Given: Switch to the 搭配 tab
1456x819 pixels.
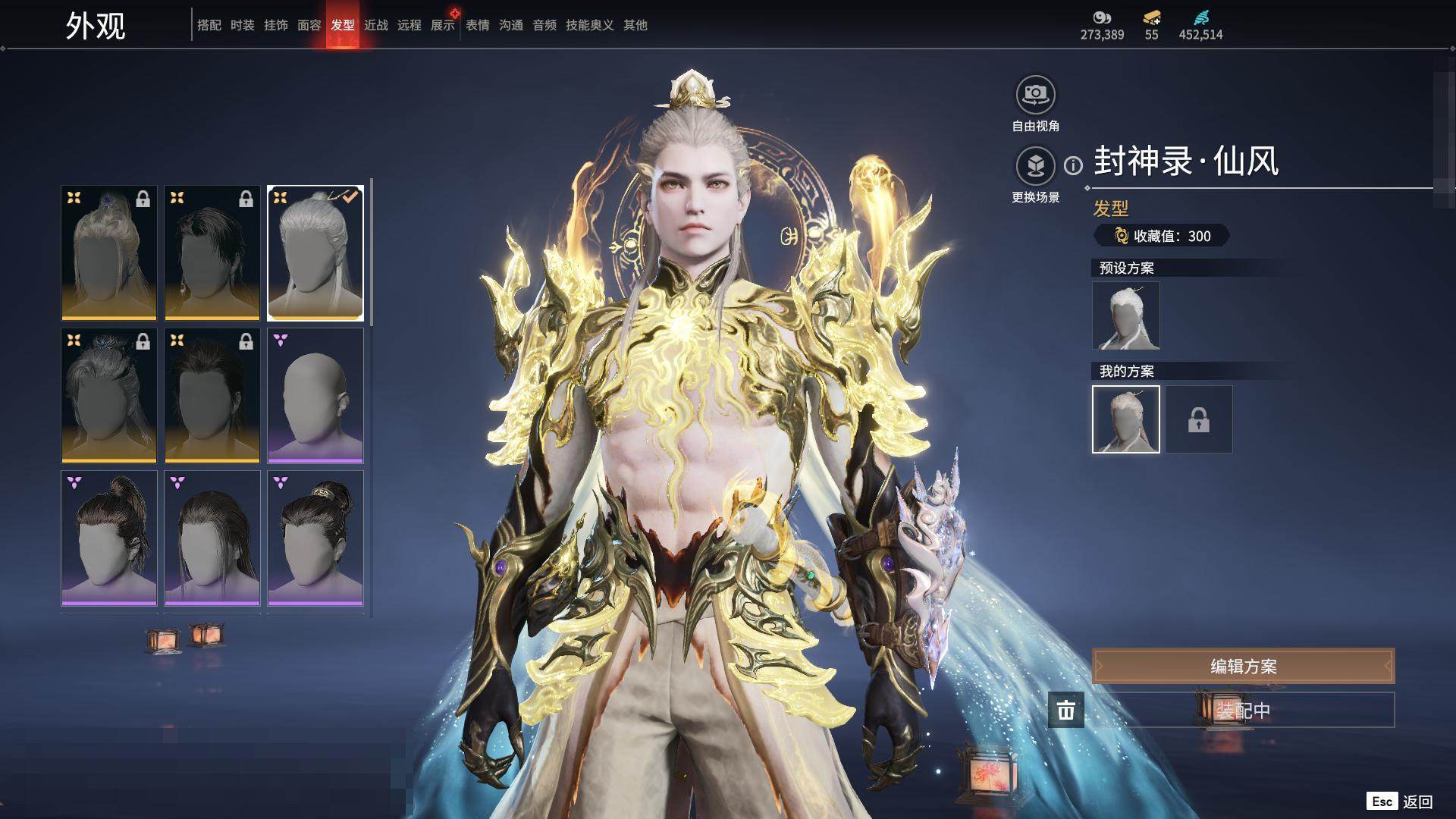Looking at the screenshot, I should (x=209, y=25).
